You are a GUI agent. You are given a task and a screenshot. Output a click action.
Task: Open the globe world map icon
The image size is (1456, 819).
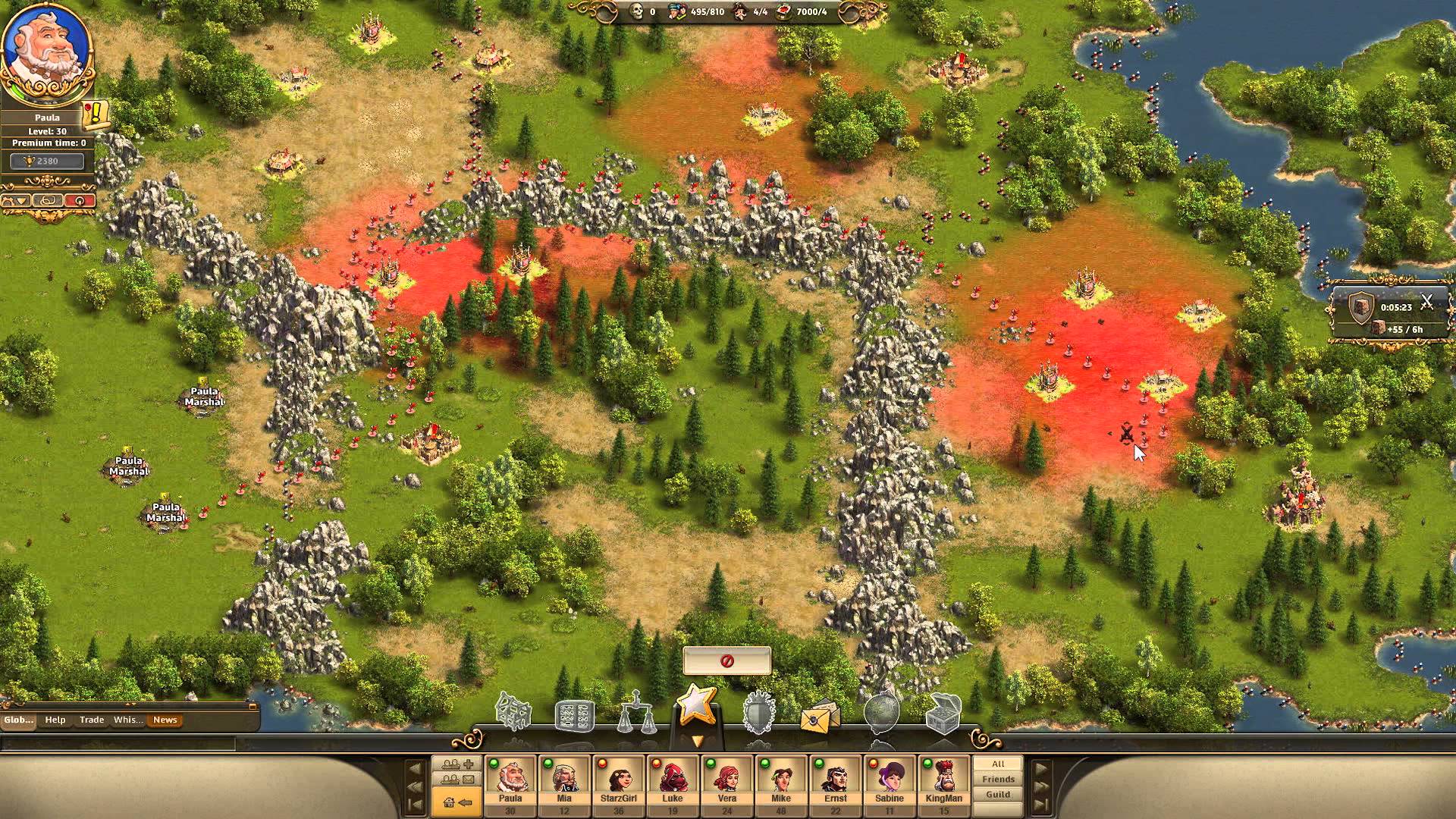pyautogui.click(x=881, y=713)
